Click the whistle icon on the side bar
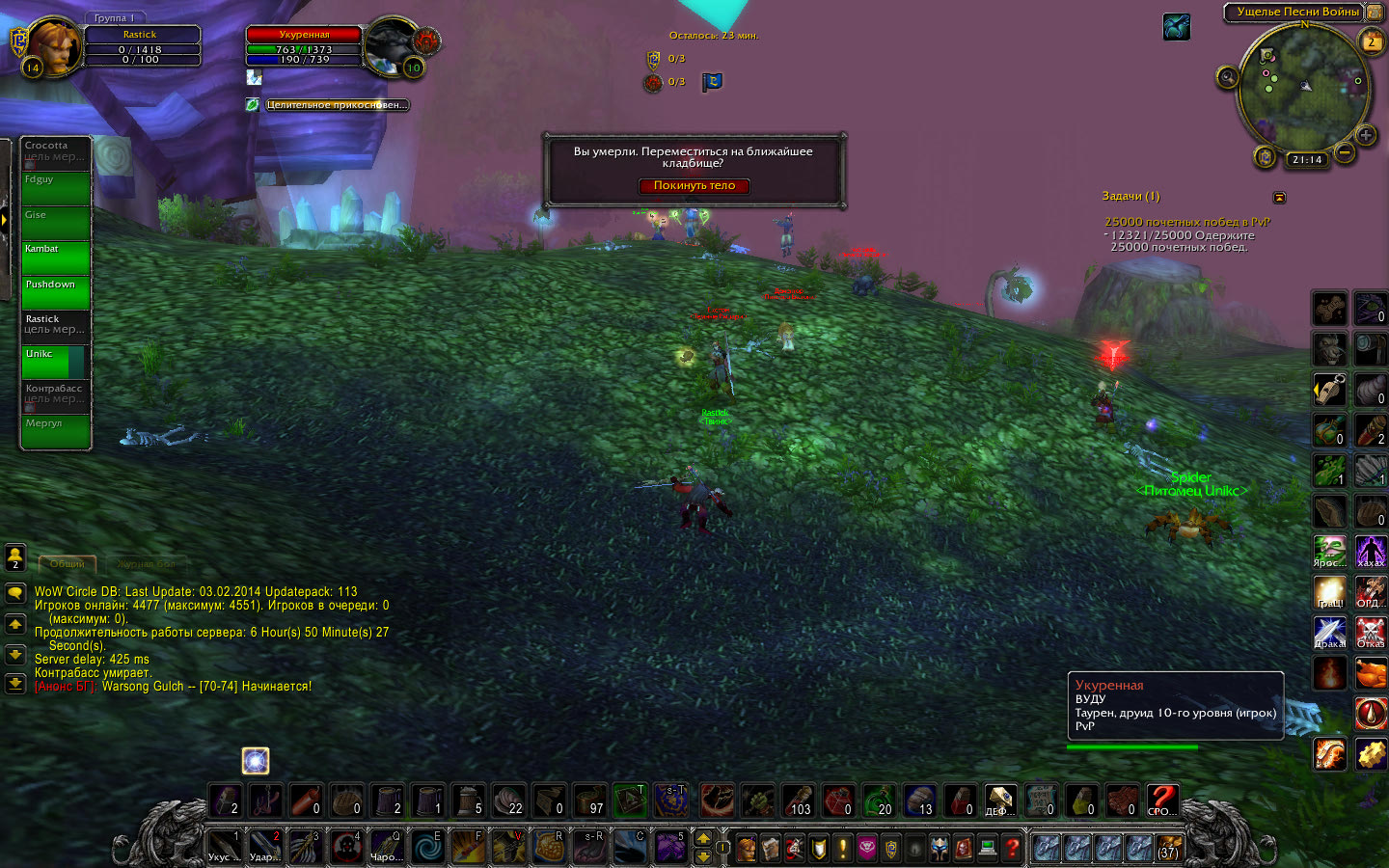Screen dimensions: 1389x868 (1329, 390)
